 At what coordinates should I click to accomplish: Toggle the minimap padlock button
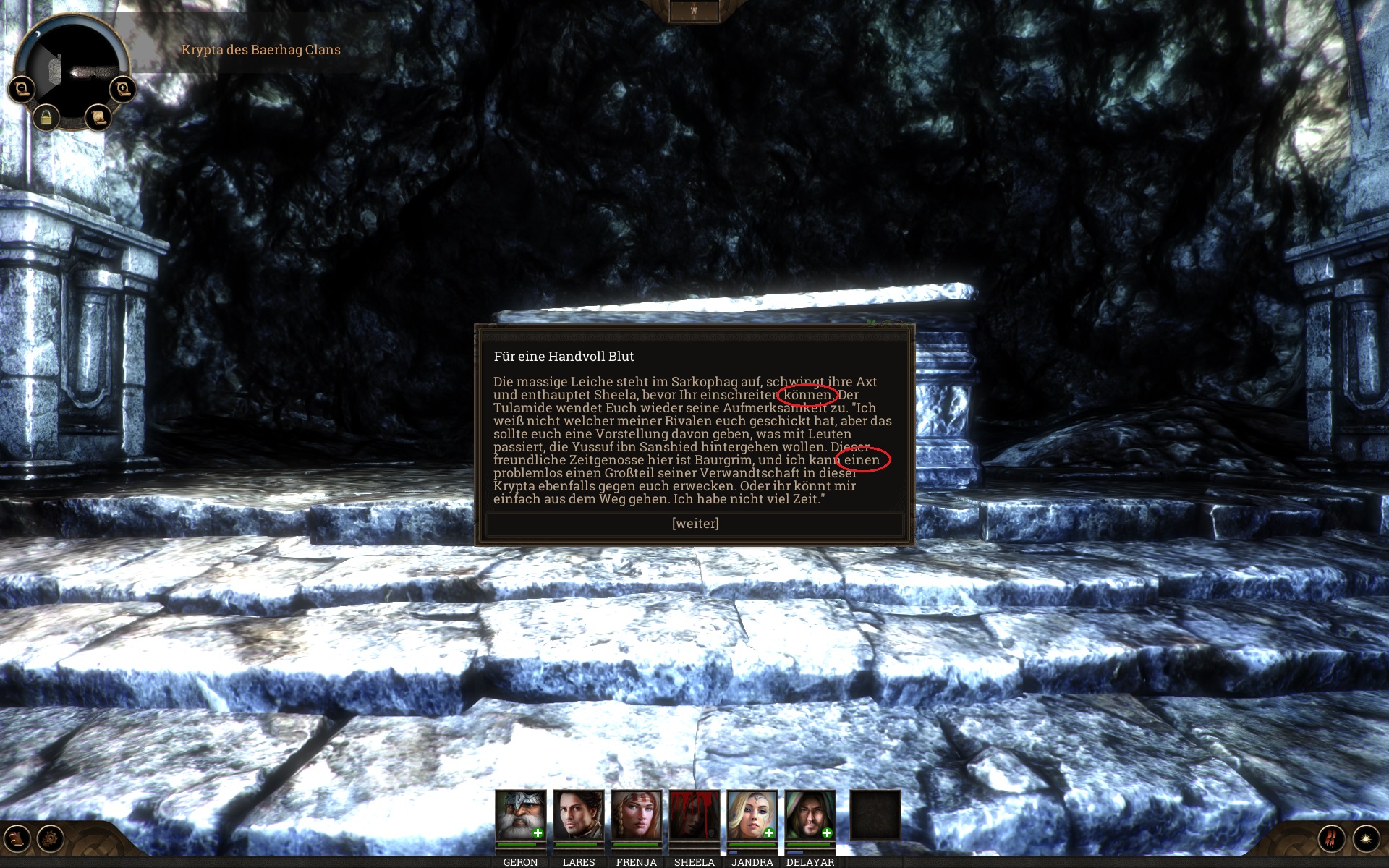tap(46, 117)
